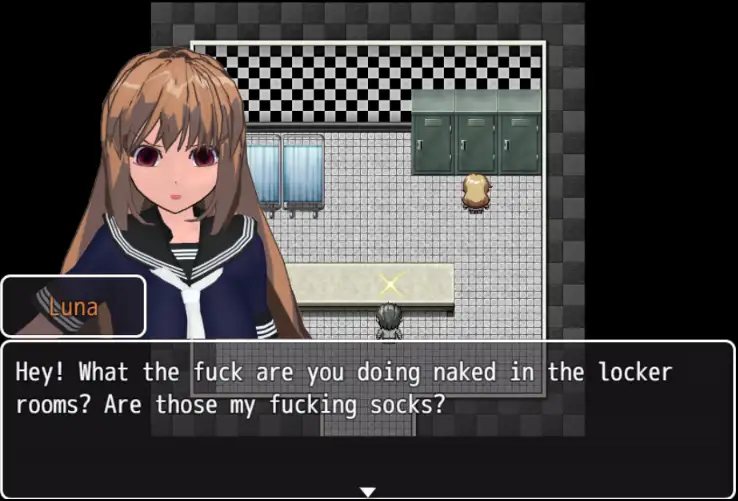Click the dialogue message box to continue

tap(368, 420)
